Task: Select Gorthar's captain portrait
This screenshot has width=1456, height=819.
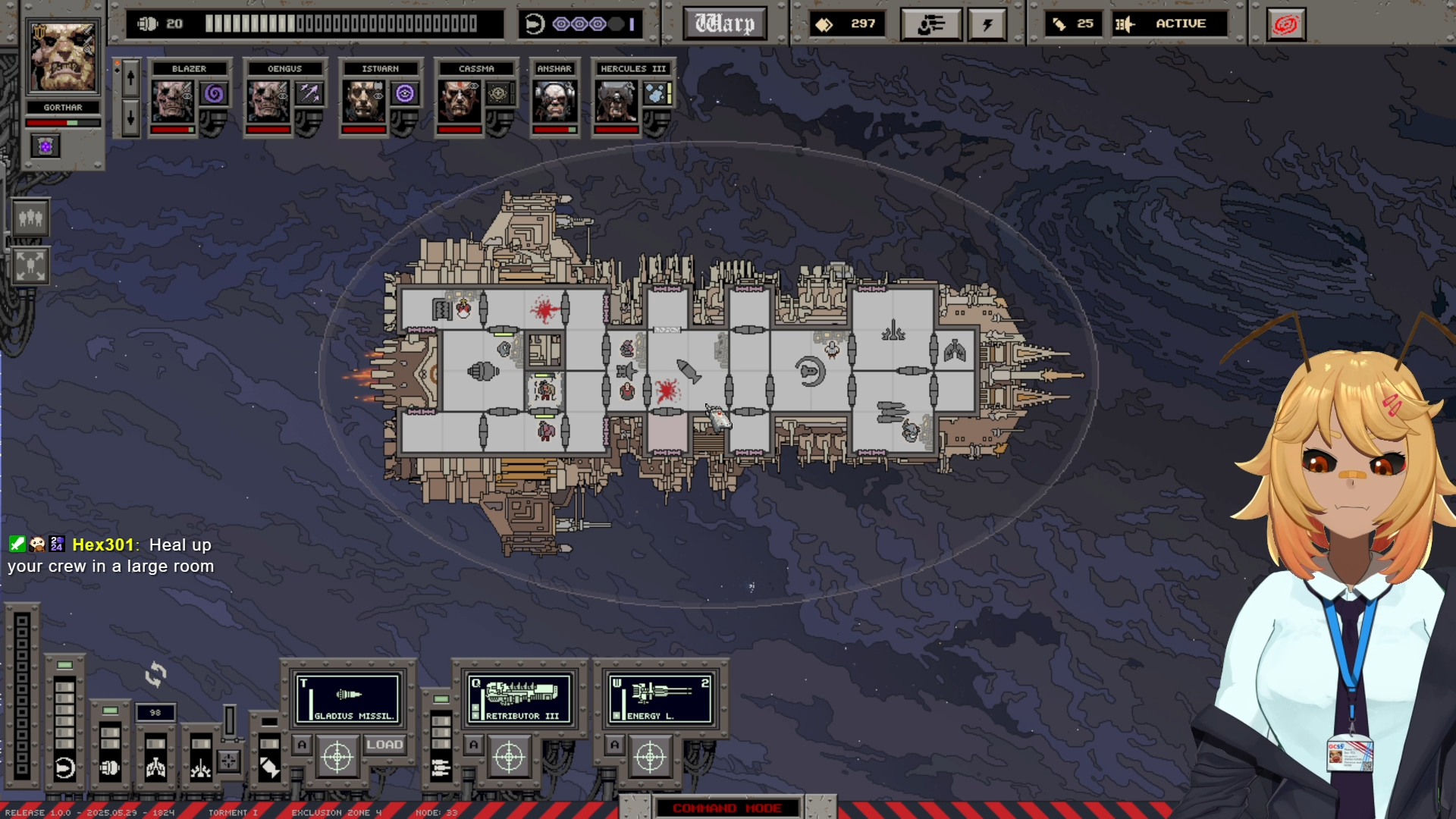Action: (x=63, y=58)
